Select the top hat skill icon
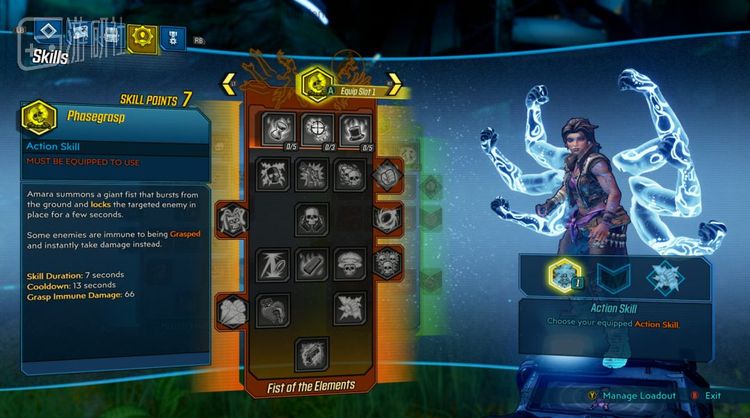Image resolution: width=750 pixels, height=418 pixels. (356, 128)
